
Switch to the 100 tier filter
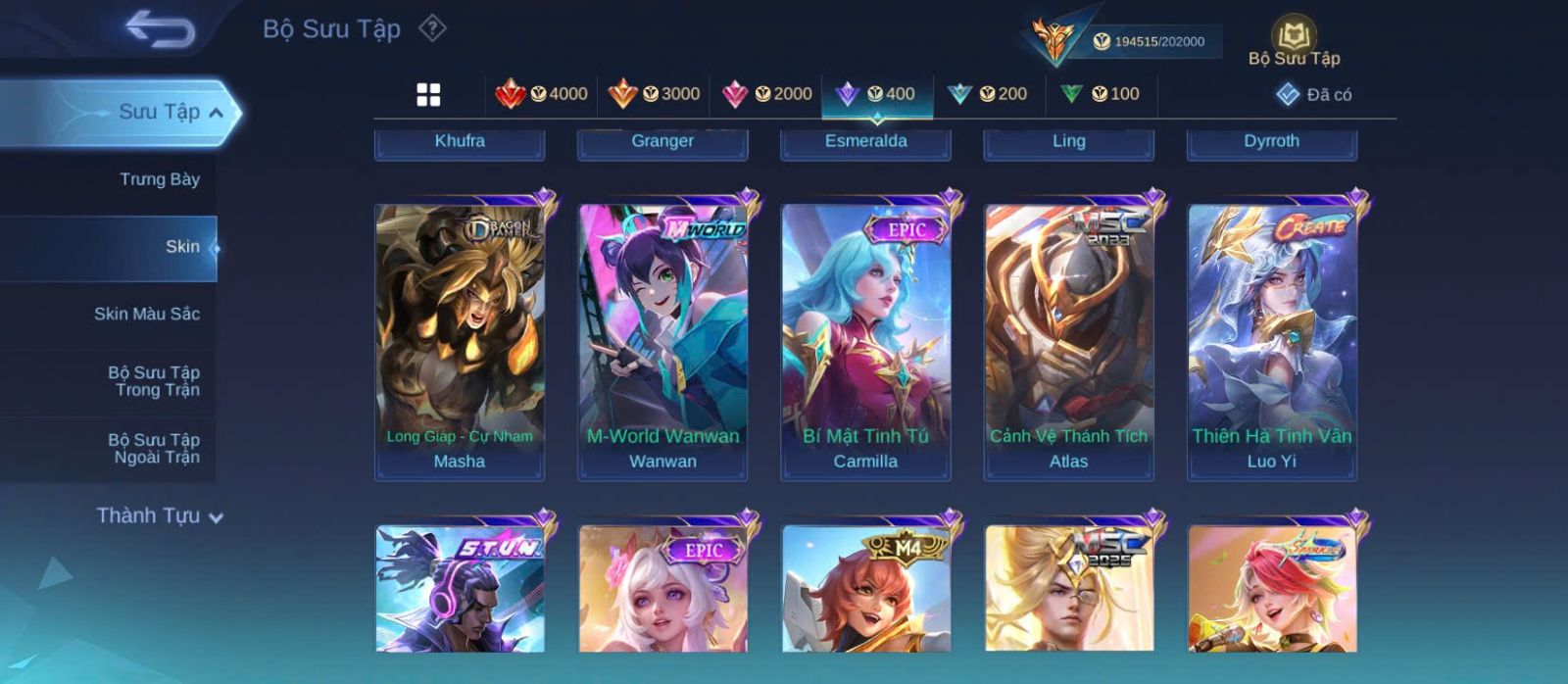click(x=1100, y=94)
